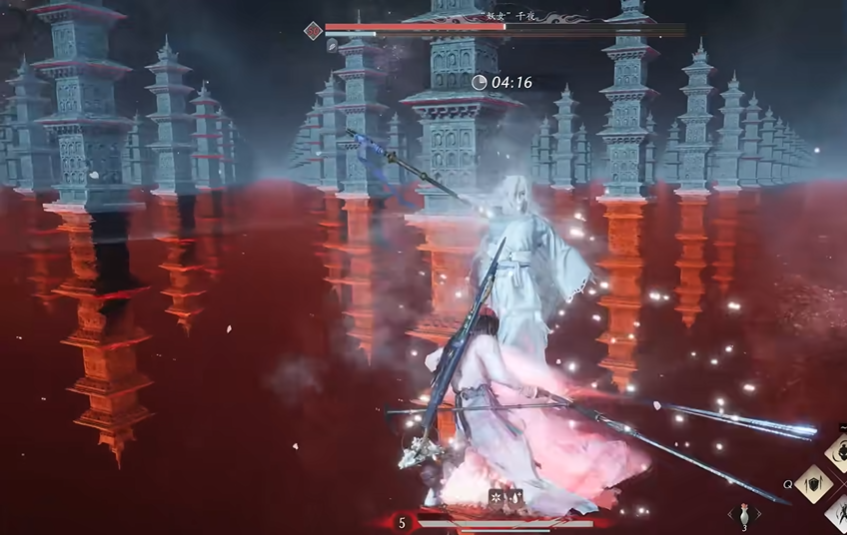Click the red diamond boss level emblem
Screen dimensions: 847x535
click(313, 30)
